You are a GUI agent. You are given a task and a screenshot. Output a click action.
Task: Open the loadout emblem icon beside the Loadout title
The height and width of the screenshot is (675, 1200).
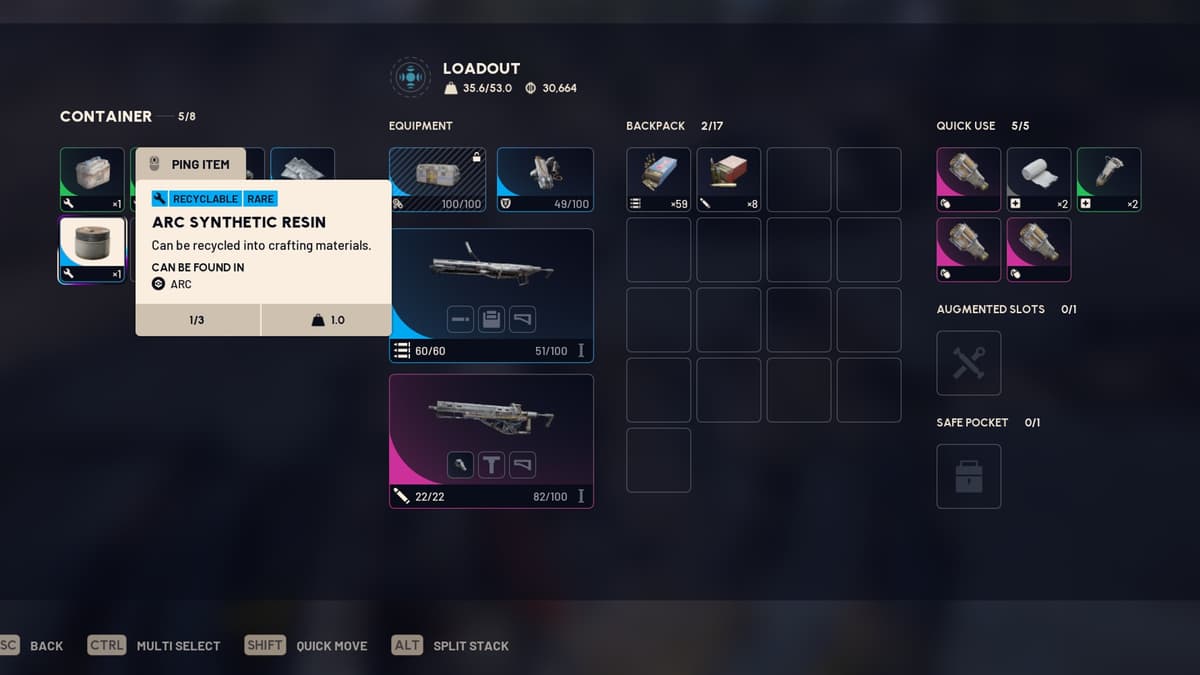click(410, 77)
